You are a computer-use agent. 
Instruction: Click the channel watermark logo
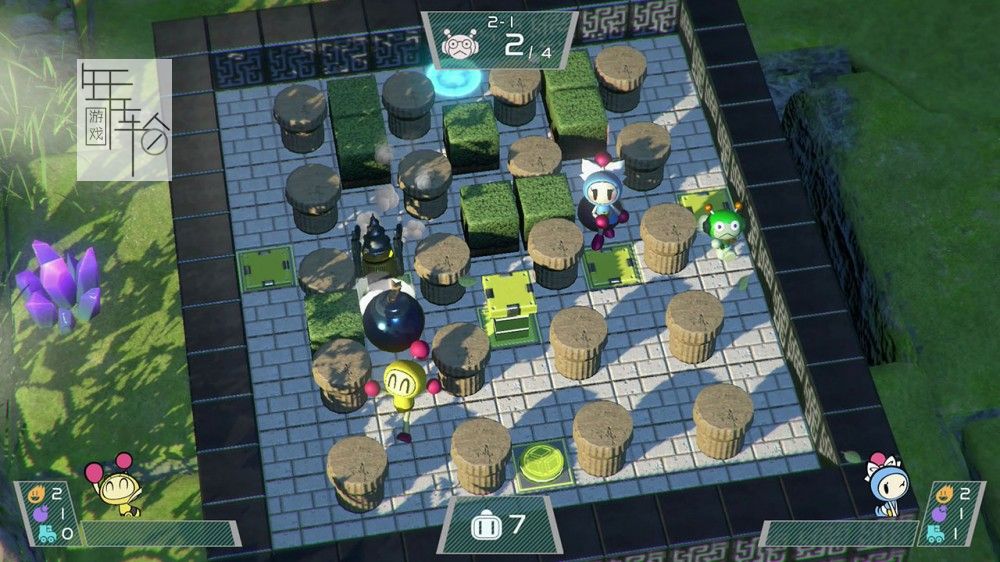124,119
